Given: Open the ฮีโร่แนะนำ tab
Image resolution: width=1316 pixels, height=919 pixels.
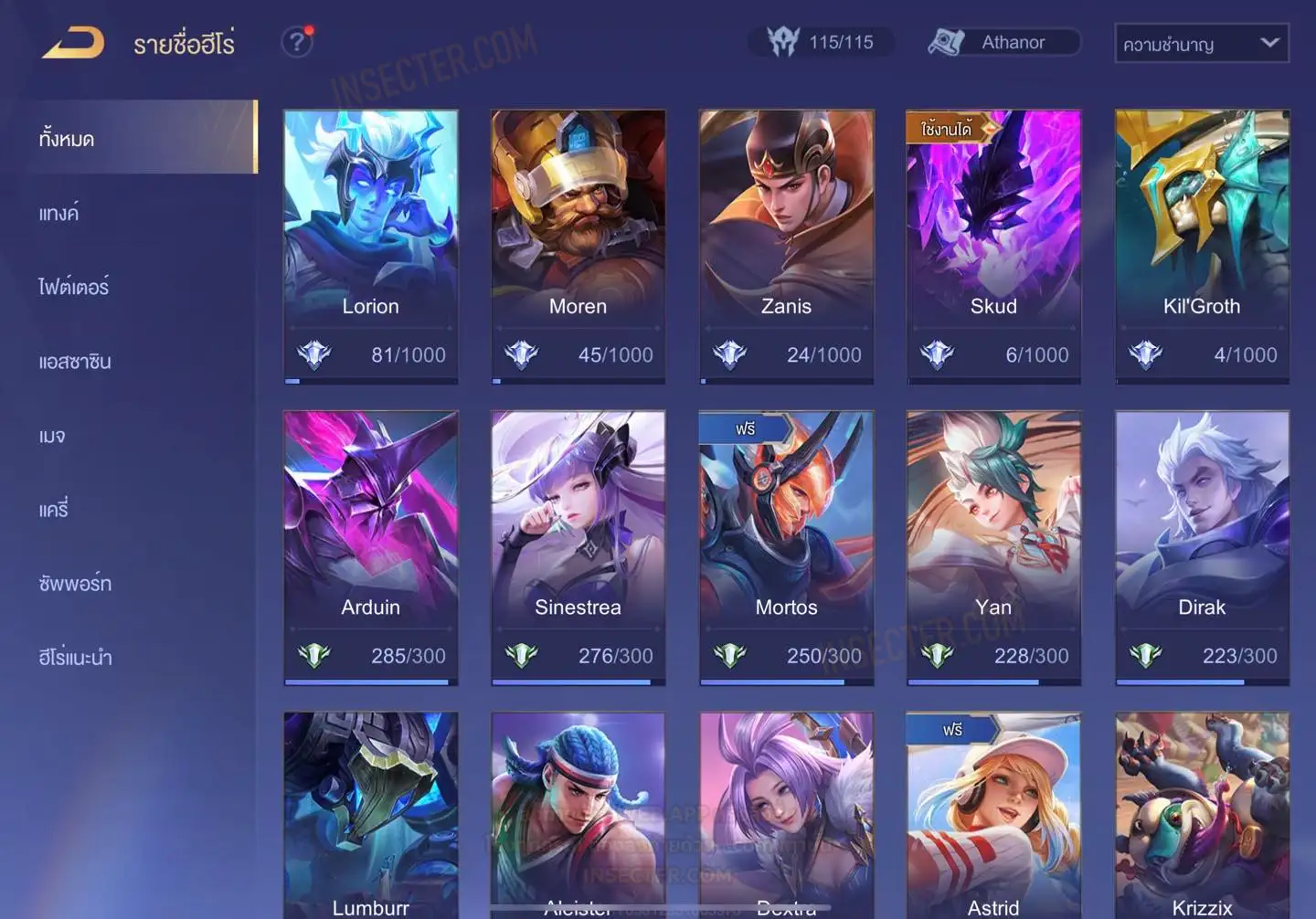Looking at the screenshot, I should point(75,657).
